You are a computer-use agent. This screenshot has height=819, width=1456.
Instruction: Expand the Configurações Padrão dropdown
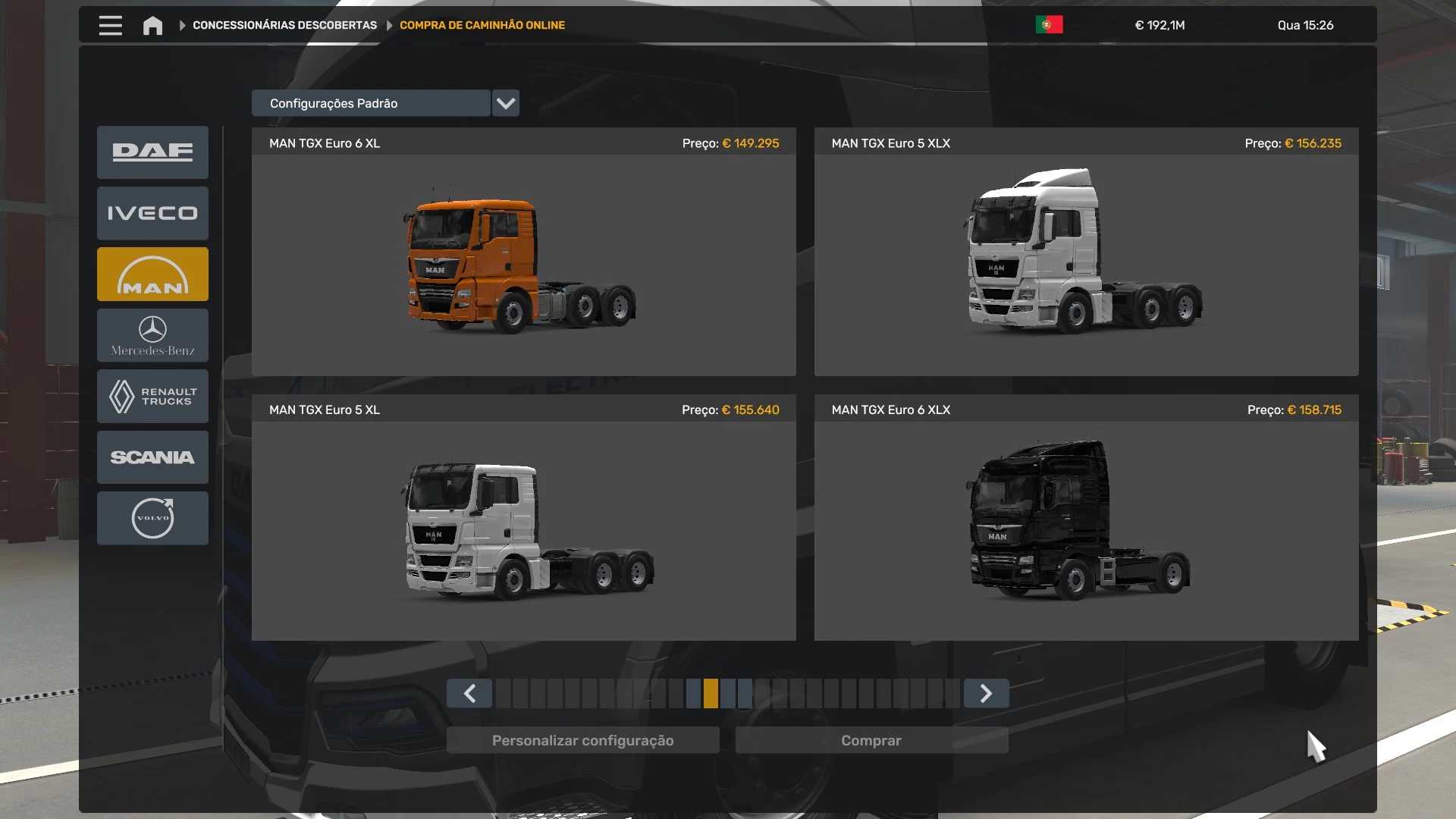coord(505,103)
